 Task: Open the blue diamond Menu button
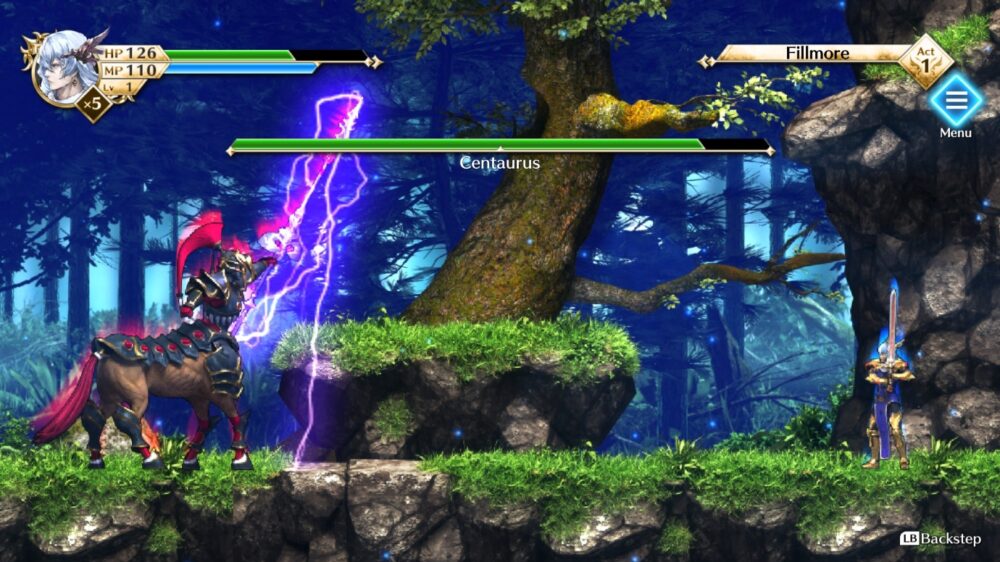pyautogui.click(x=955, y=101)
